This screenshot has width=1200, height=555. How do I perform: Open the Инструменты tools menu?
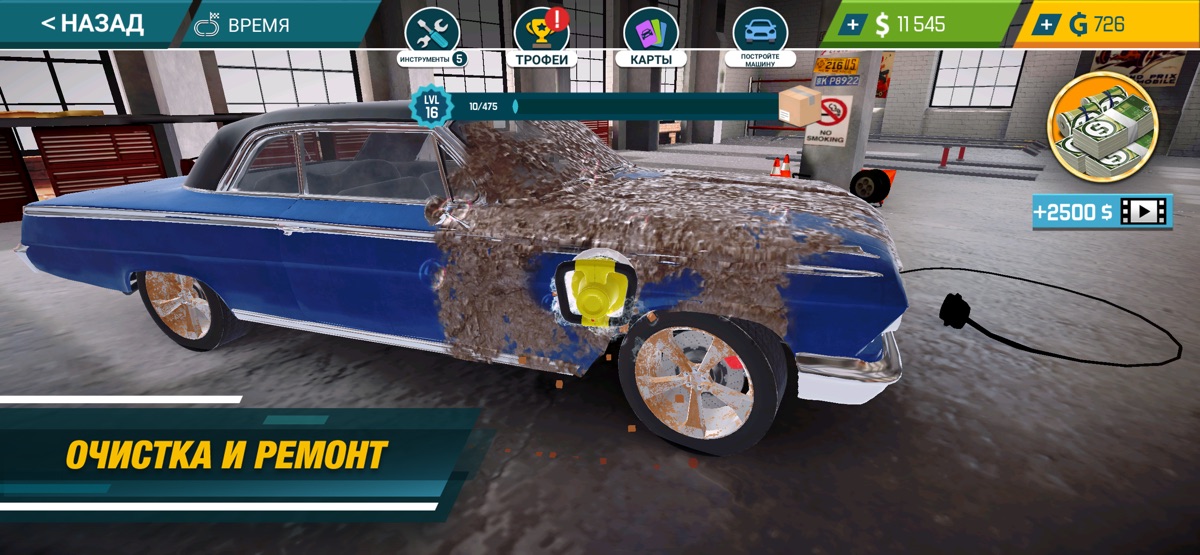pyautogui.click(x=432, y=35)
